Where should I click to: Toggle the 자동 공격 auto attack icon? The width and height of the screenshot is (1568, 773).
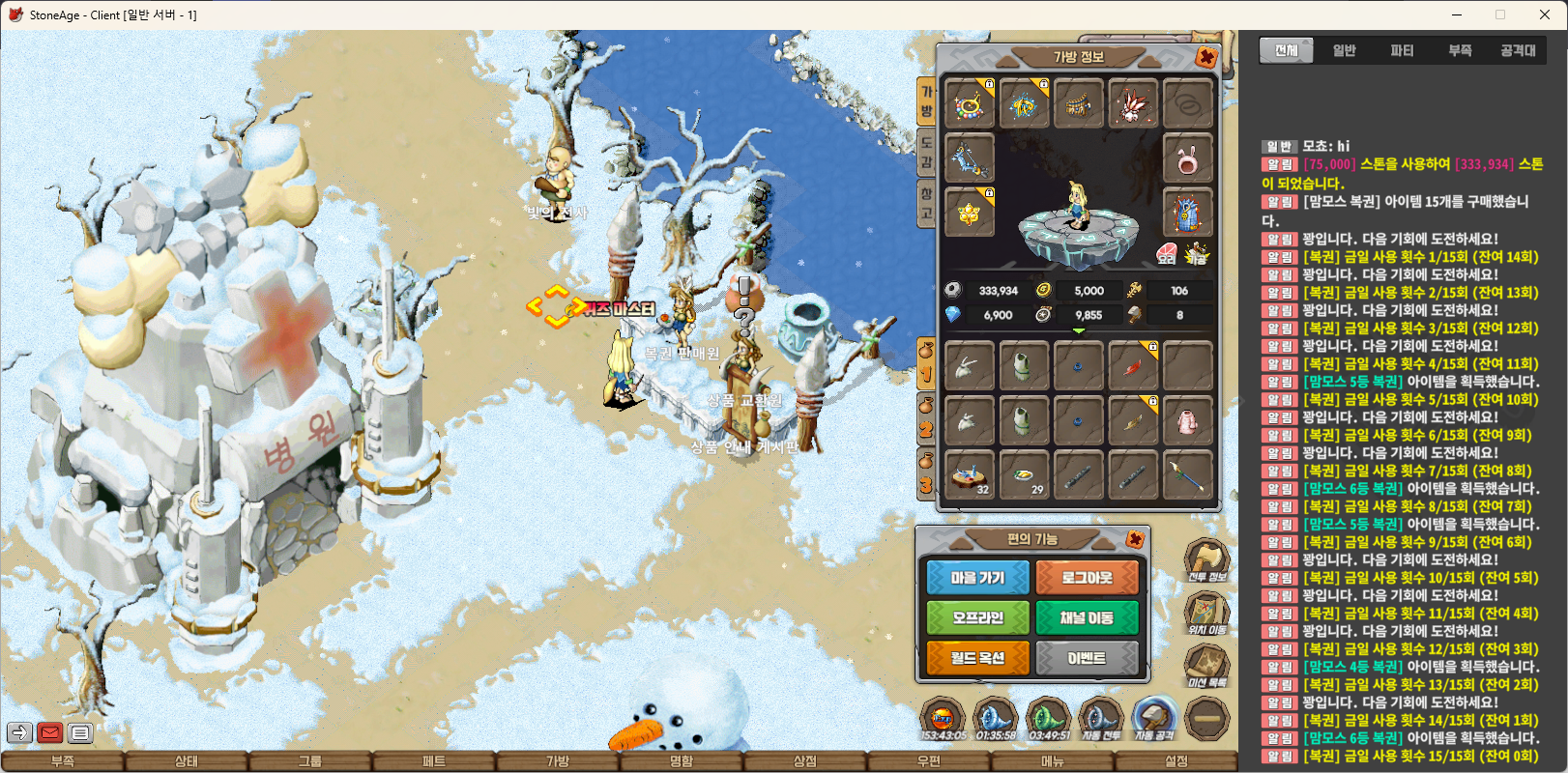1153,719
